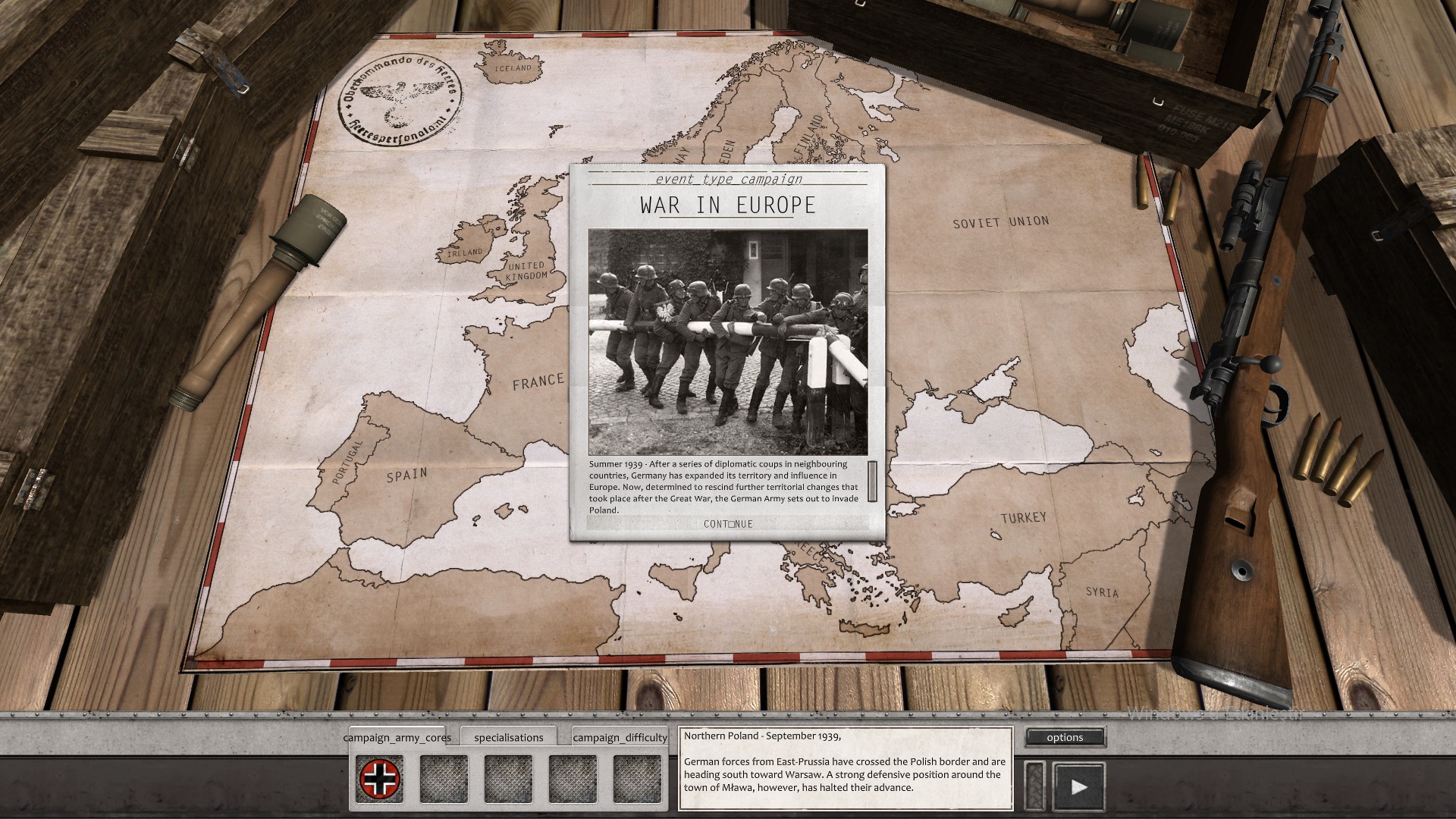Click the textured button beside the play arrow
Image resolution: width=1456 pixels, height=819 pixels.
pyautogui.click(x=1035, y=783)
